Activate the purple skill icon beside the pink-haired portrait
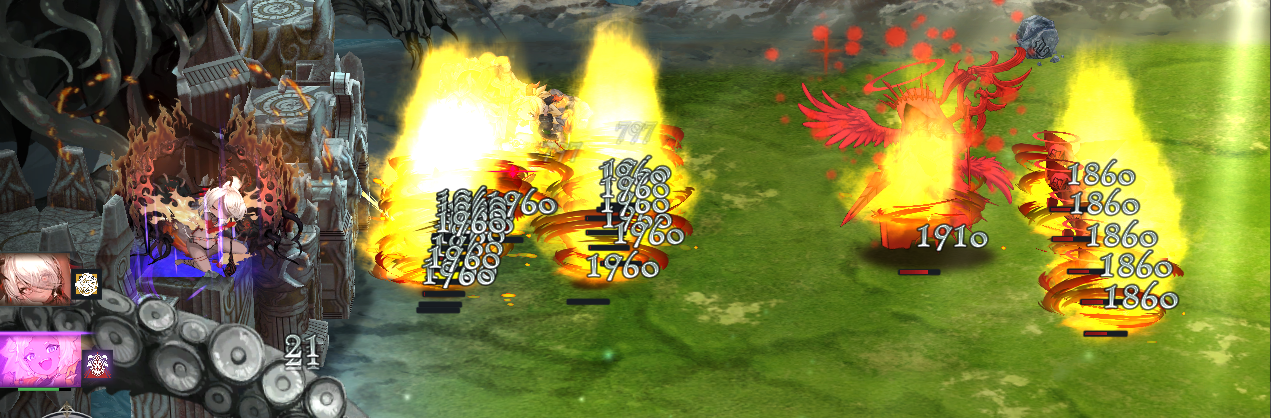The height and width of the screenshot is (418, 1271). [x=97, y=365]
